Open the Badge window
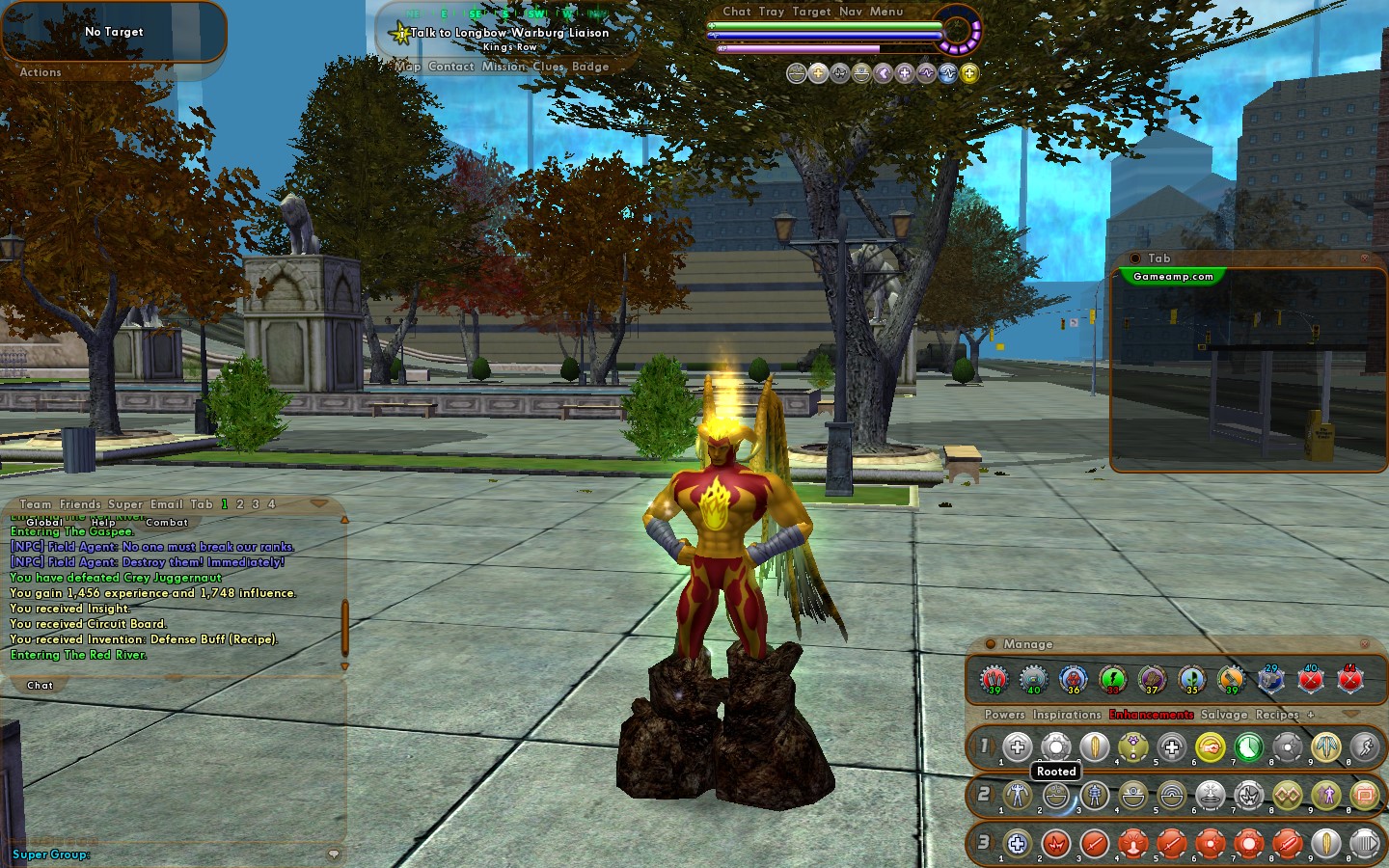The image size is (1389, 868). coord(590,67)
